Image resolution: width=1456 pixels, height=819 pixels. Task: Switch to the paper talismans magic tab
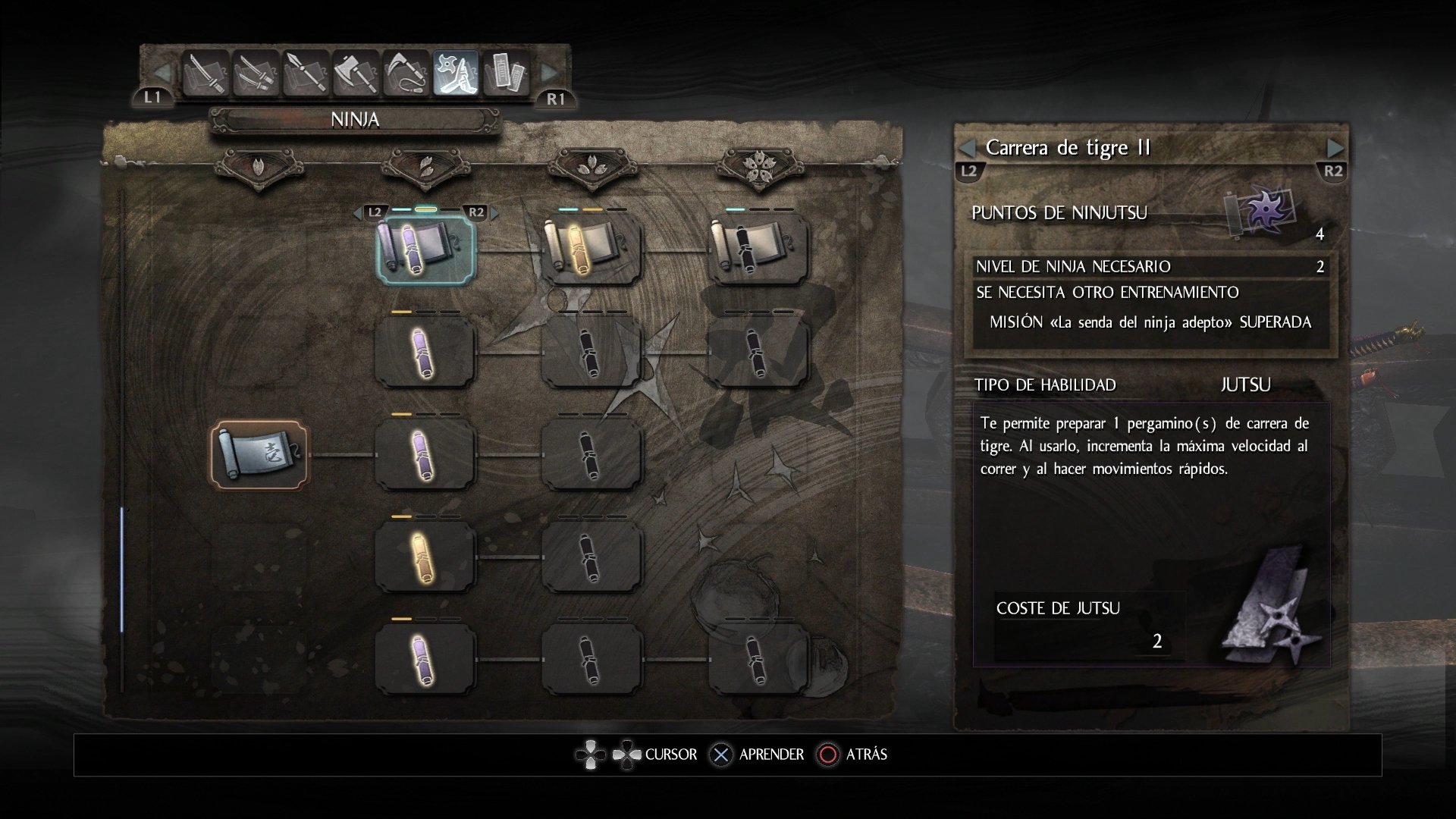[506, 74]
